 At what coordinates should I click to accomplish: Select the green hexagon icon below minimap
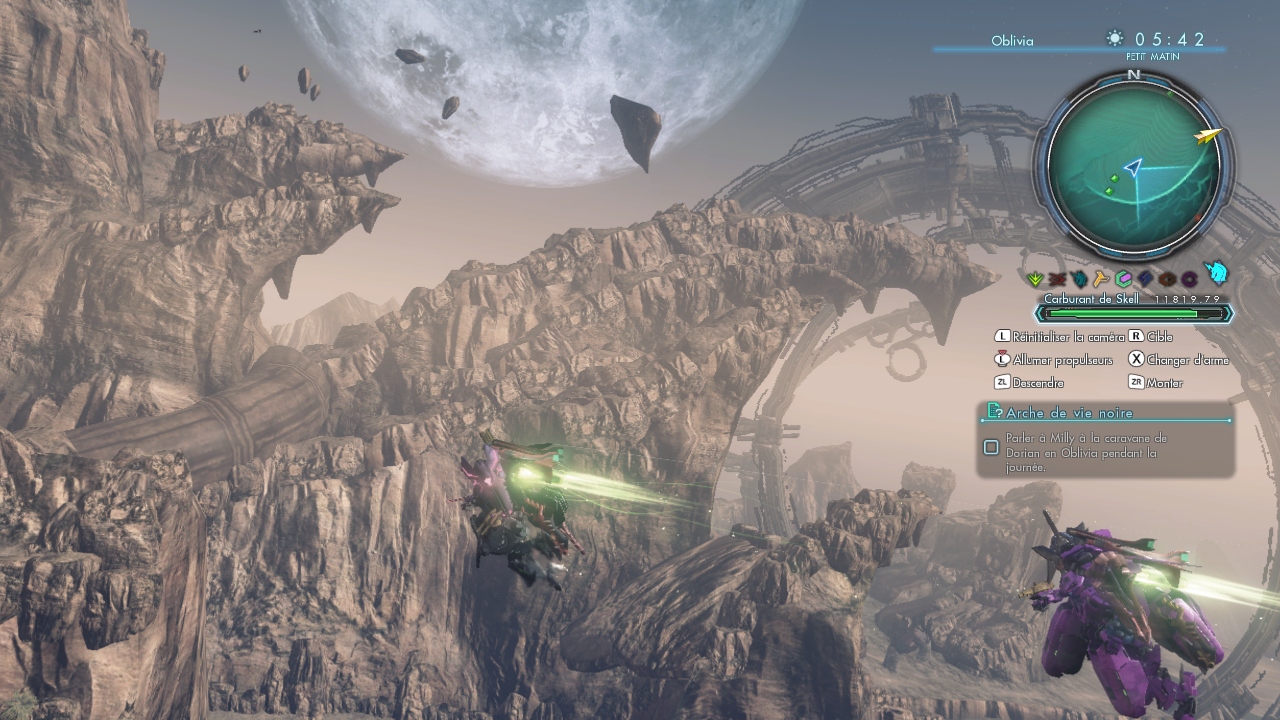pos(1123,279)
